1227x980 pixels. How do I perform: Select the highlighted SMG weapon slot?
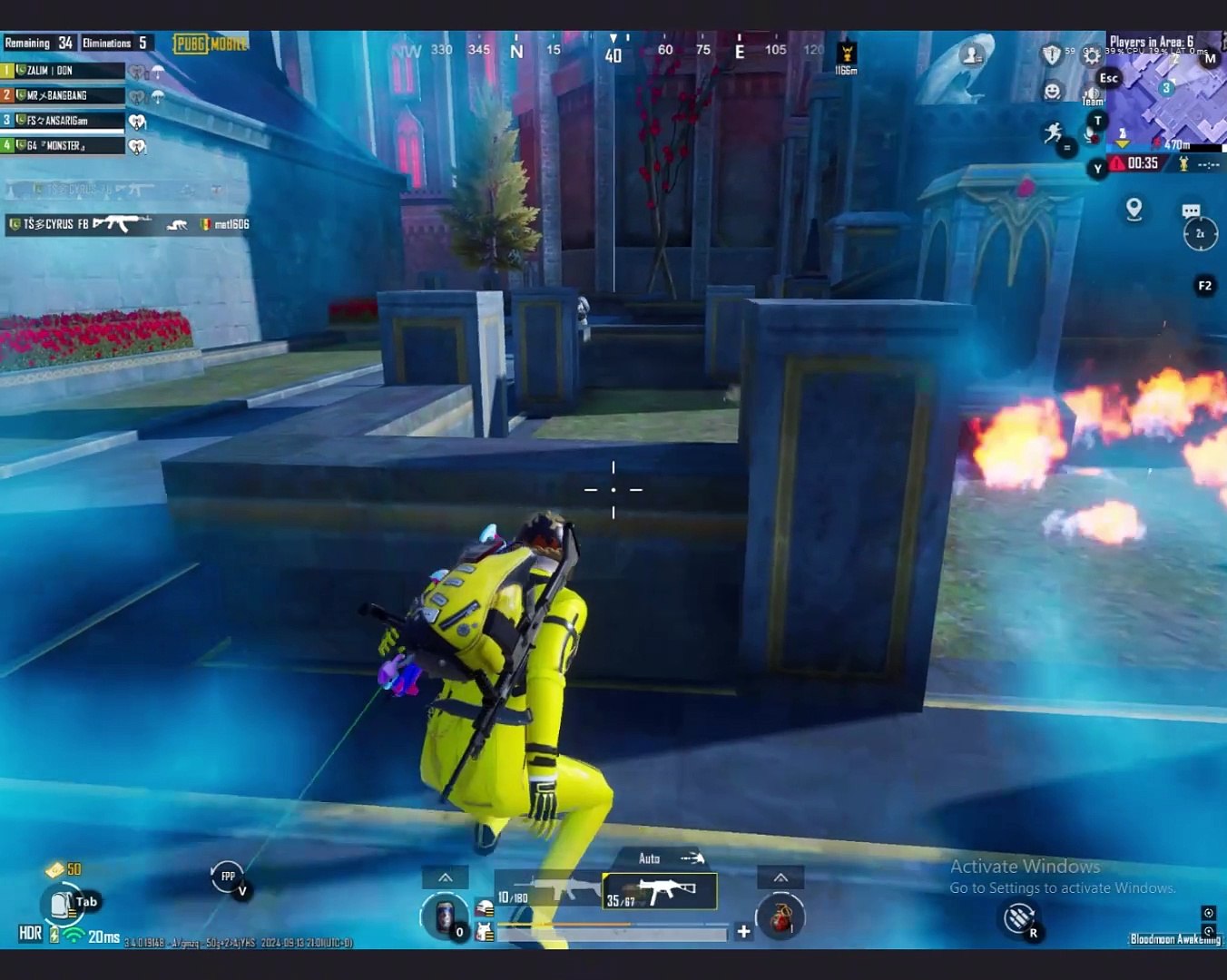click(x=661, y=891)
